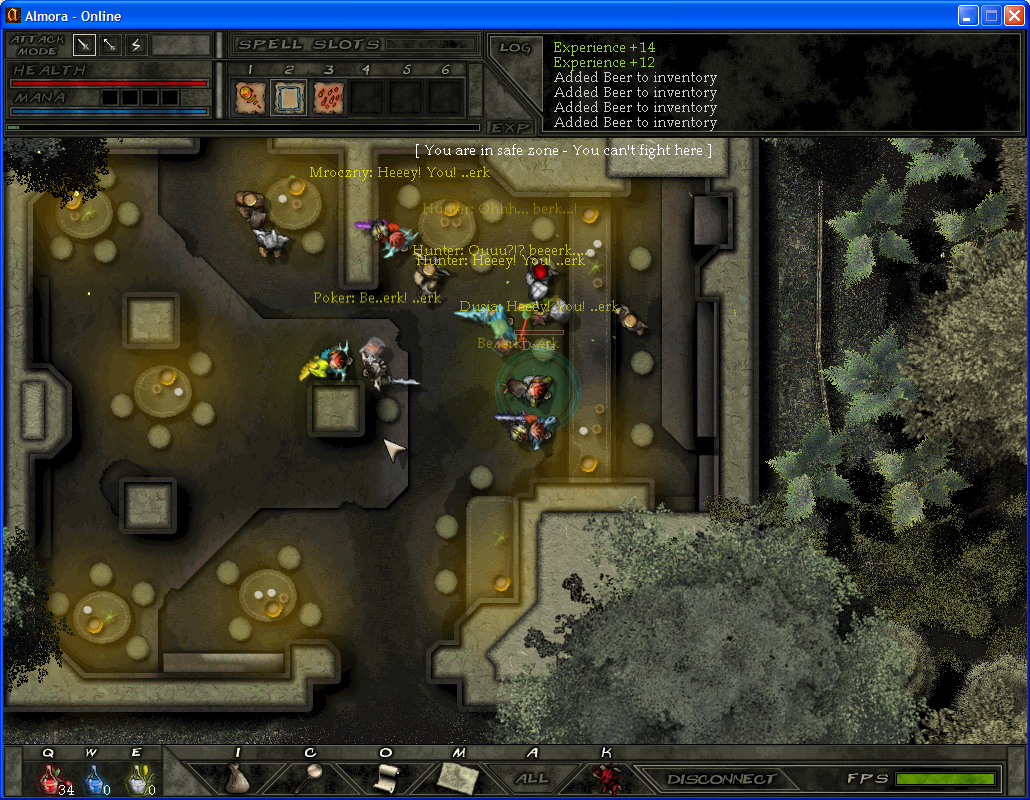The image size is (1030, 800).
Task: Open the scroll icon panel
Action: (386, 777)
